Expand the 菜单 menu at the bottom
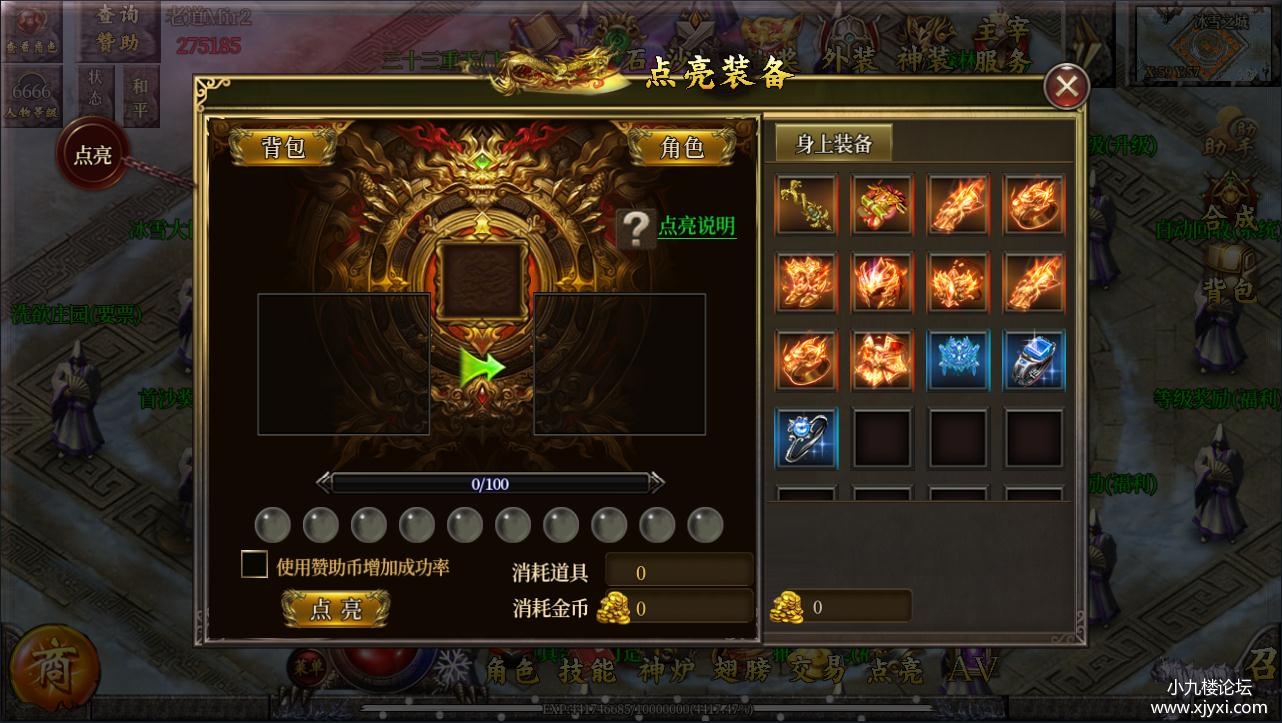 pyautogui.click(x=308, y=667)
